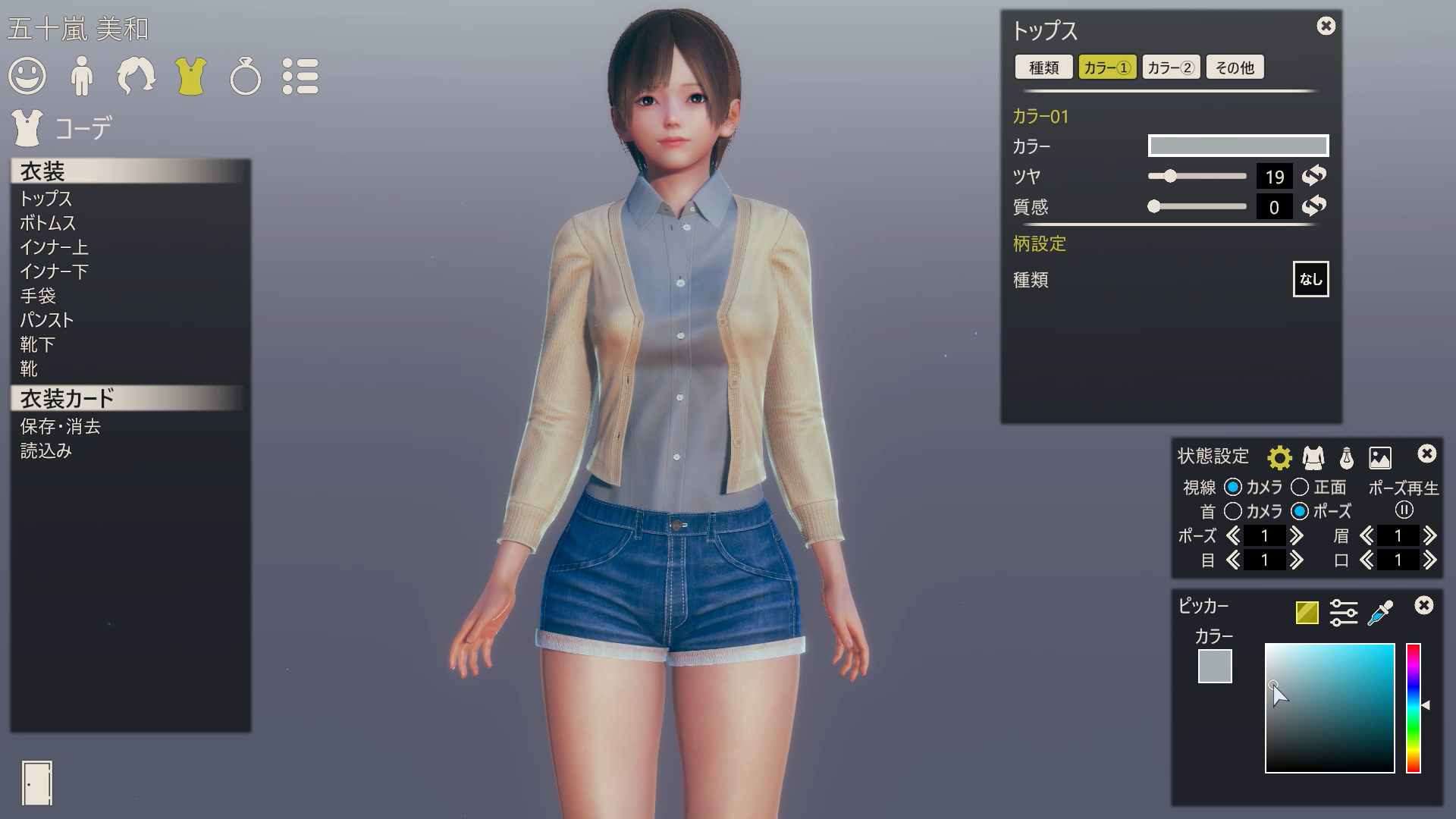Click the exit door icon
The width and height of the screenshot is (1456, 819).
point(36,783)
